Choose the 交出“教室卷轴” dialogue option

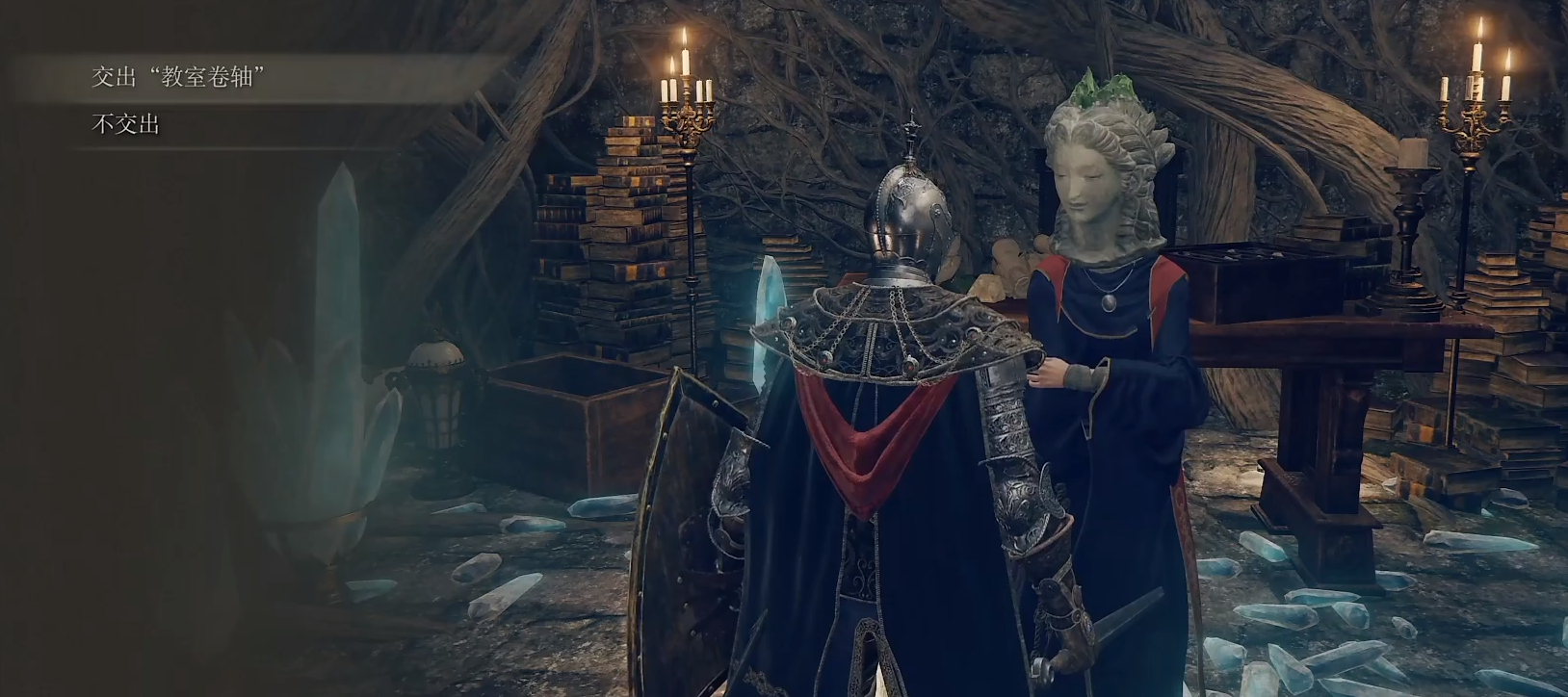[x=177, y=78]
